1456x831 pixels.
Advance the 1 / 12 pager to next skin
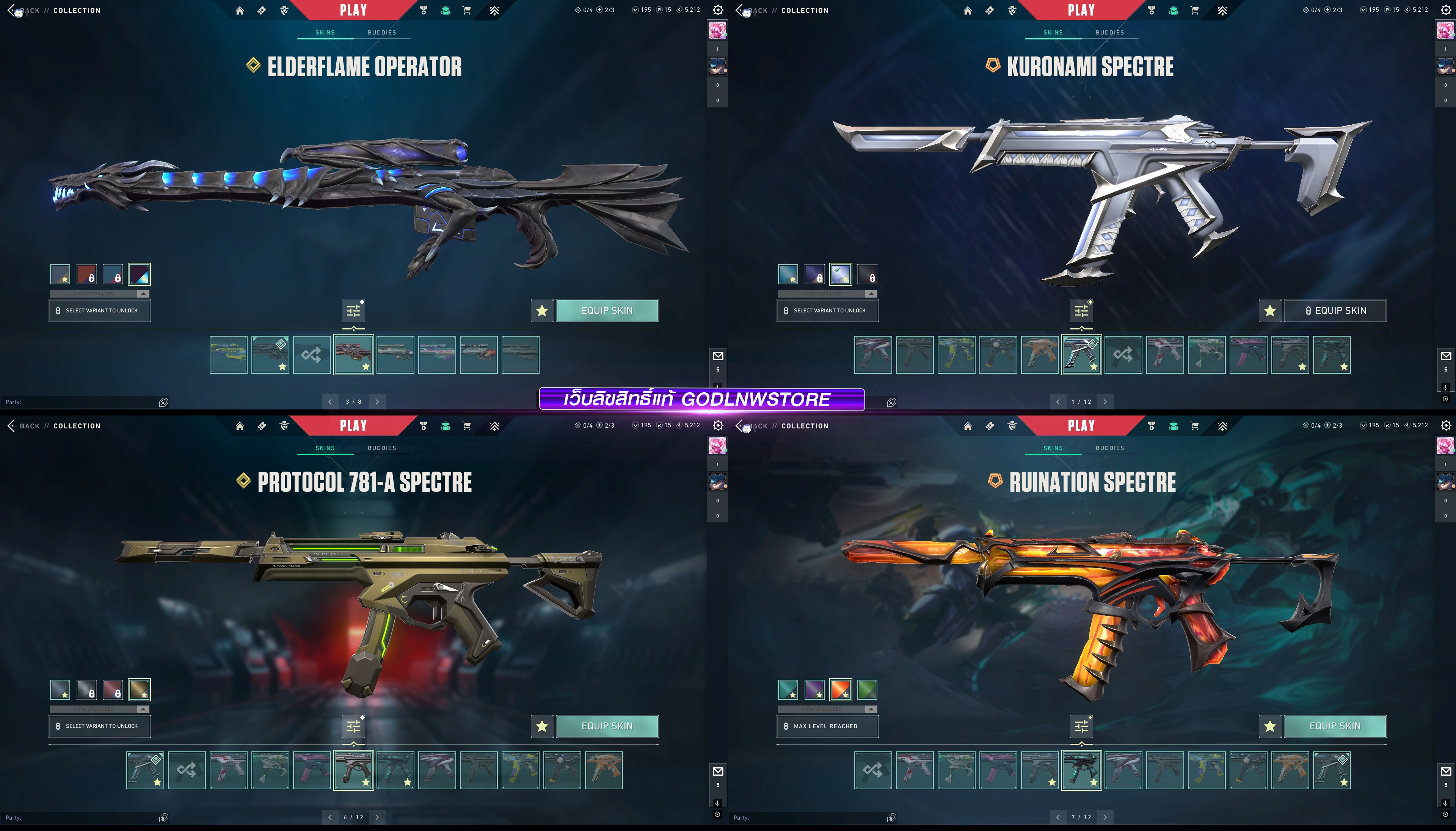(1105, 402)
